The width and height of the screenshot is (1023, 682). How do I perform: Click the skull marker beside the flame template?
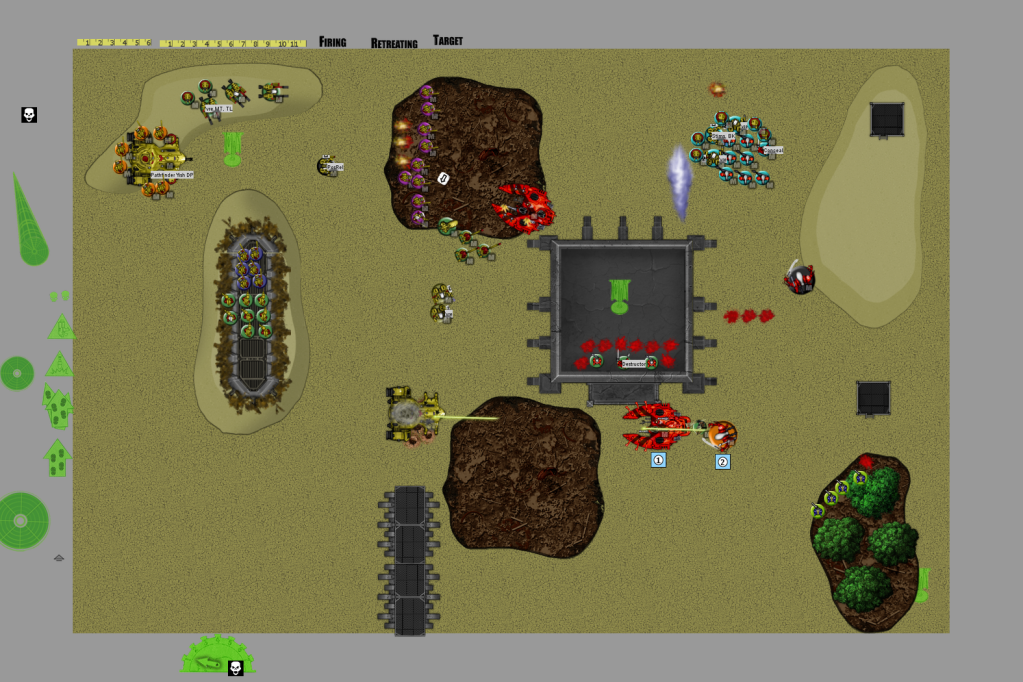click(29, 115)
